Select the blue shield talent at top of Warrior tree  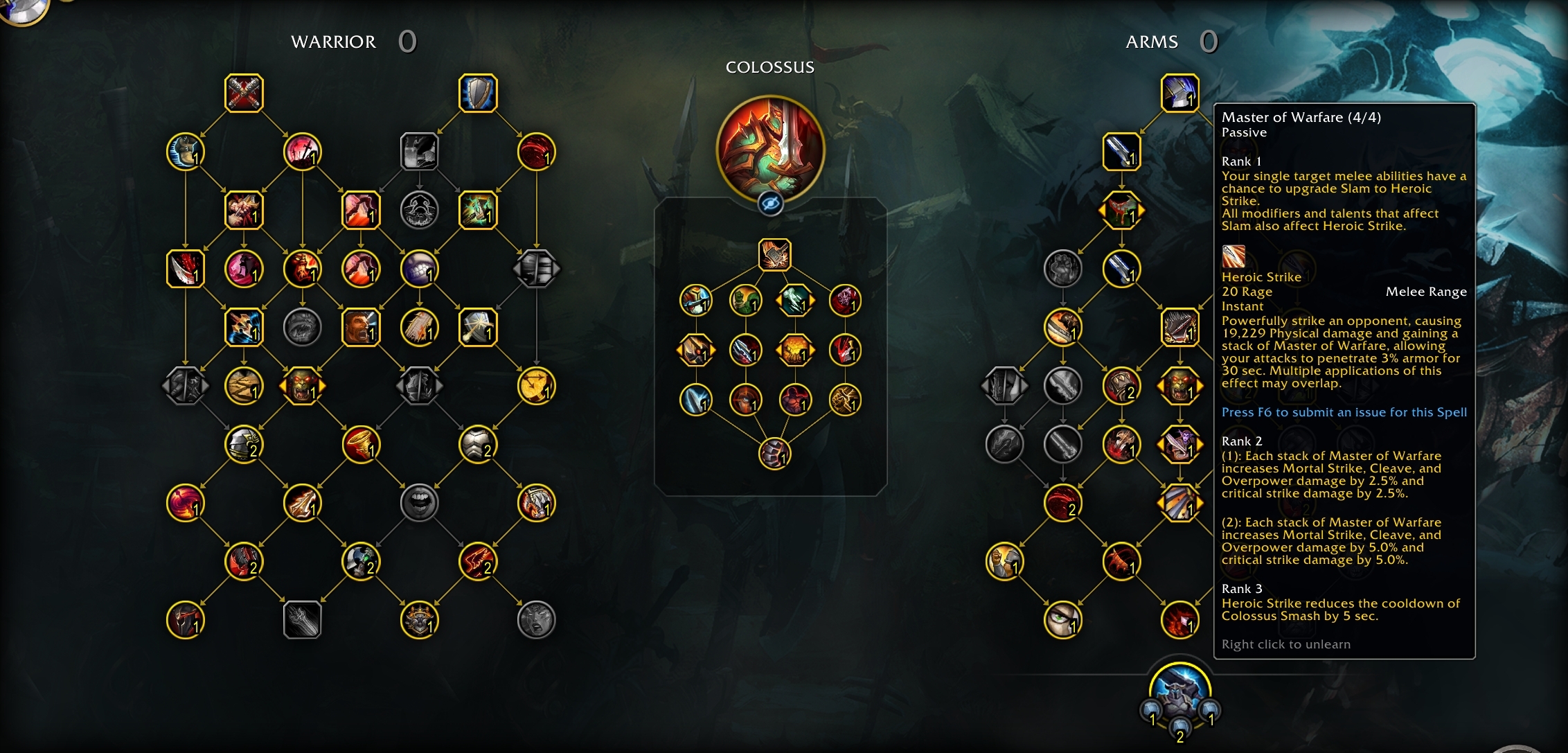point(477,94)
